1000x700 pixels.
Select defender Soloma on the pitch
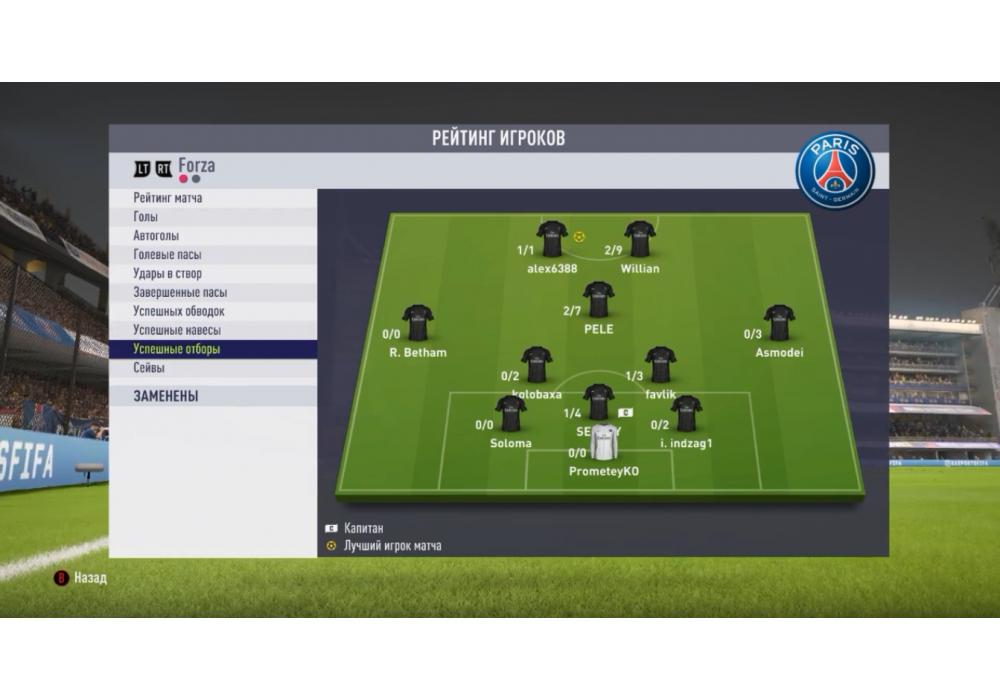511,415
